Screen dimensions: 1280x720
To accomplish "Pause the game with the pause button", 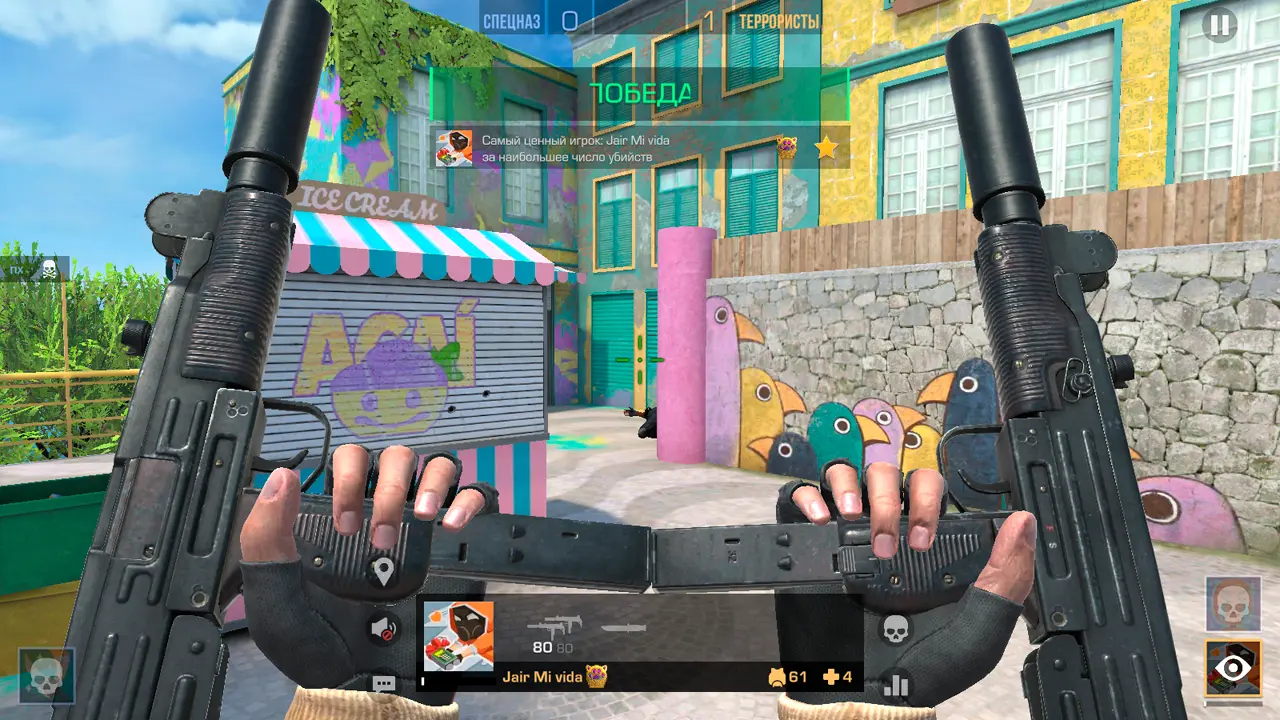I will (x=1219, y=24).
